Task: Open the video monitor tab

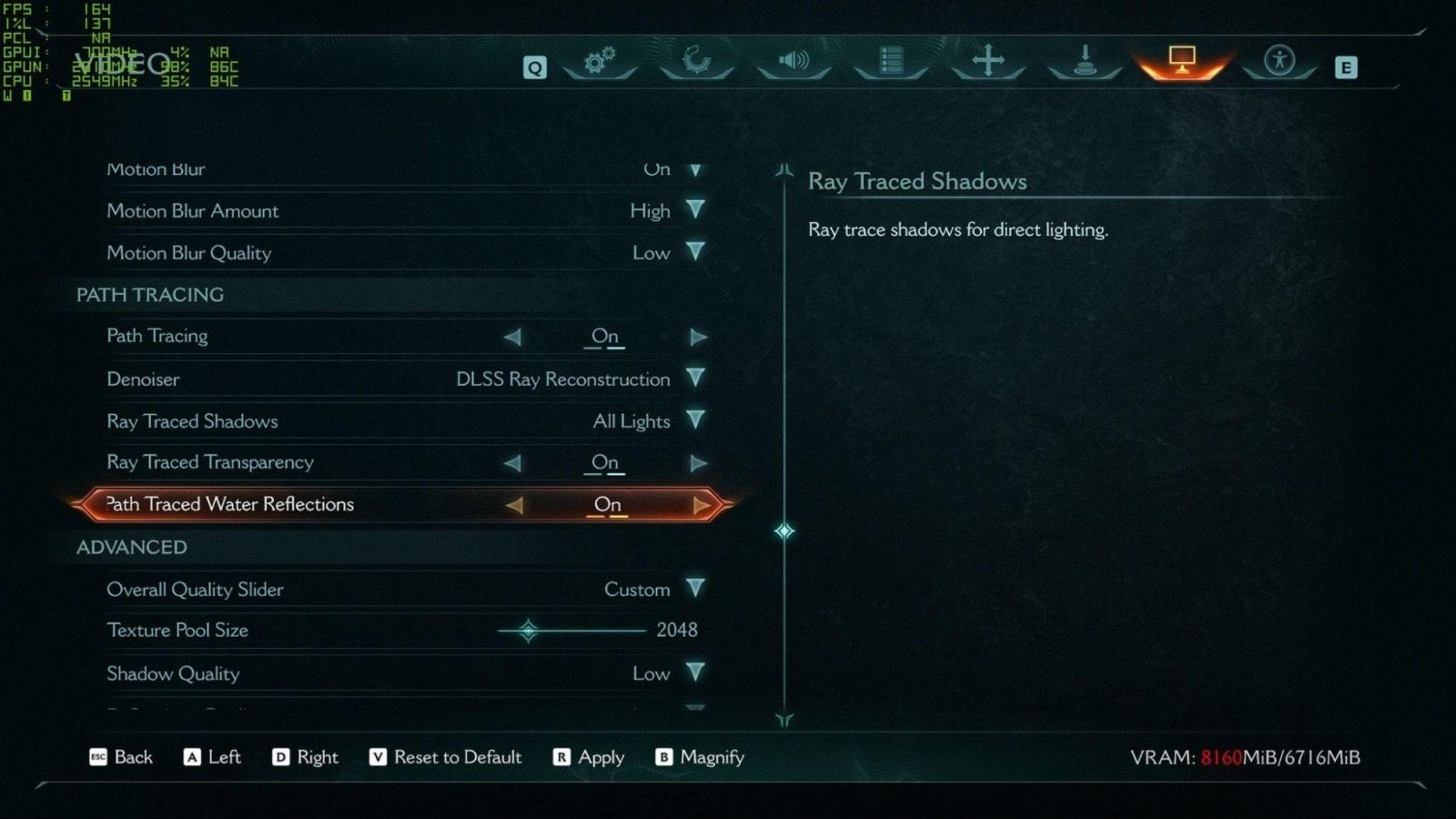Action: pos(1181,61)
